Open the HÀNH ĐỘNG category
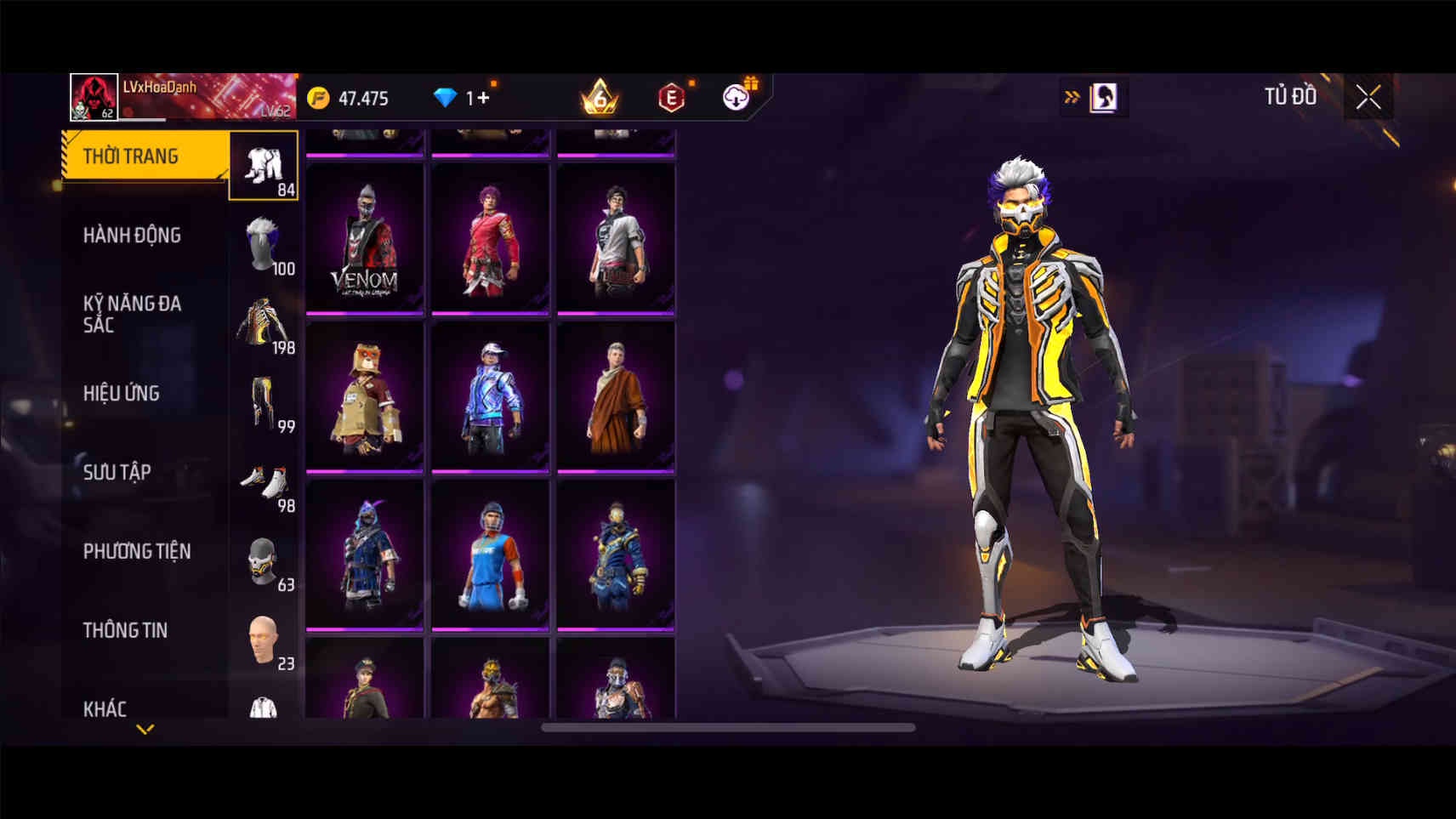The height and width of the screenshot is (819, 1456). pyautogui.click(x=132, y=235)
